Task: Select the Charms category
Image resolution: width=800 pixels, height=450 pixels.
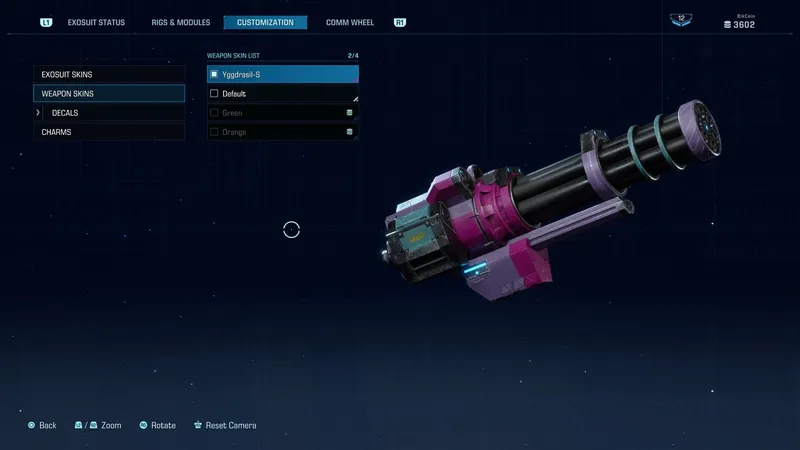Action: 109,132
